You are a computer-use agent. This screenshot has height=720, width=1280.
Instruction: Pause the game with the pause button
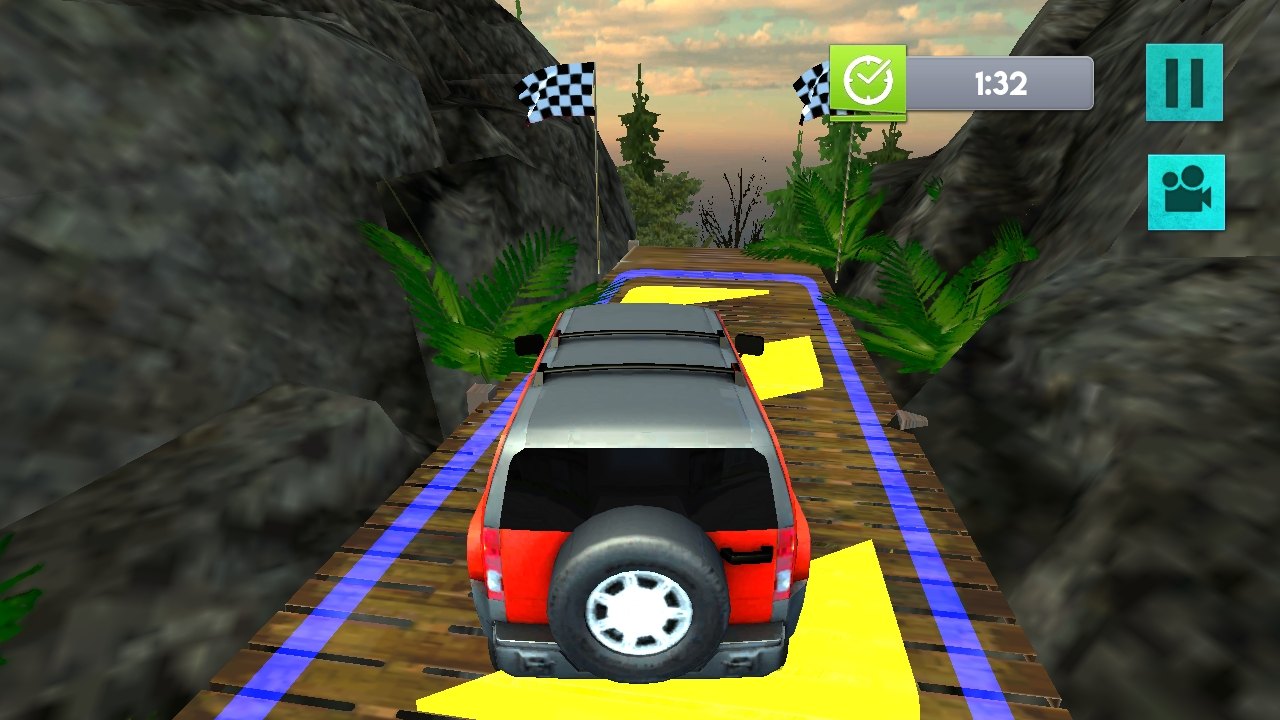tap(1184, 83)
